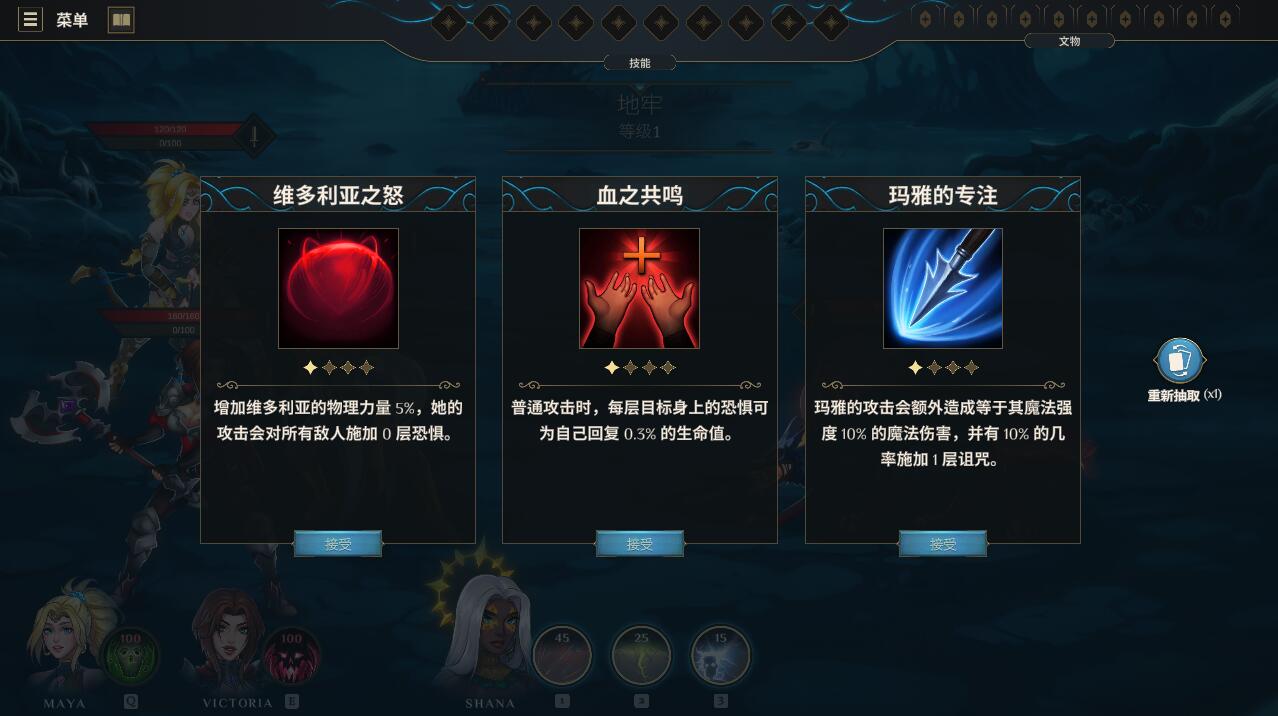The image size is (1278, 716).
Task: Activate Victoria's red demon ability
Action: pyautogui.click(x=291, y=656)
